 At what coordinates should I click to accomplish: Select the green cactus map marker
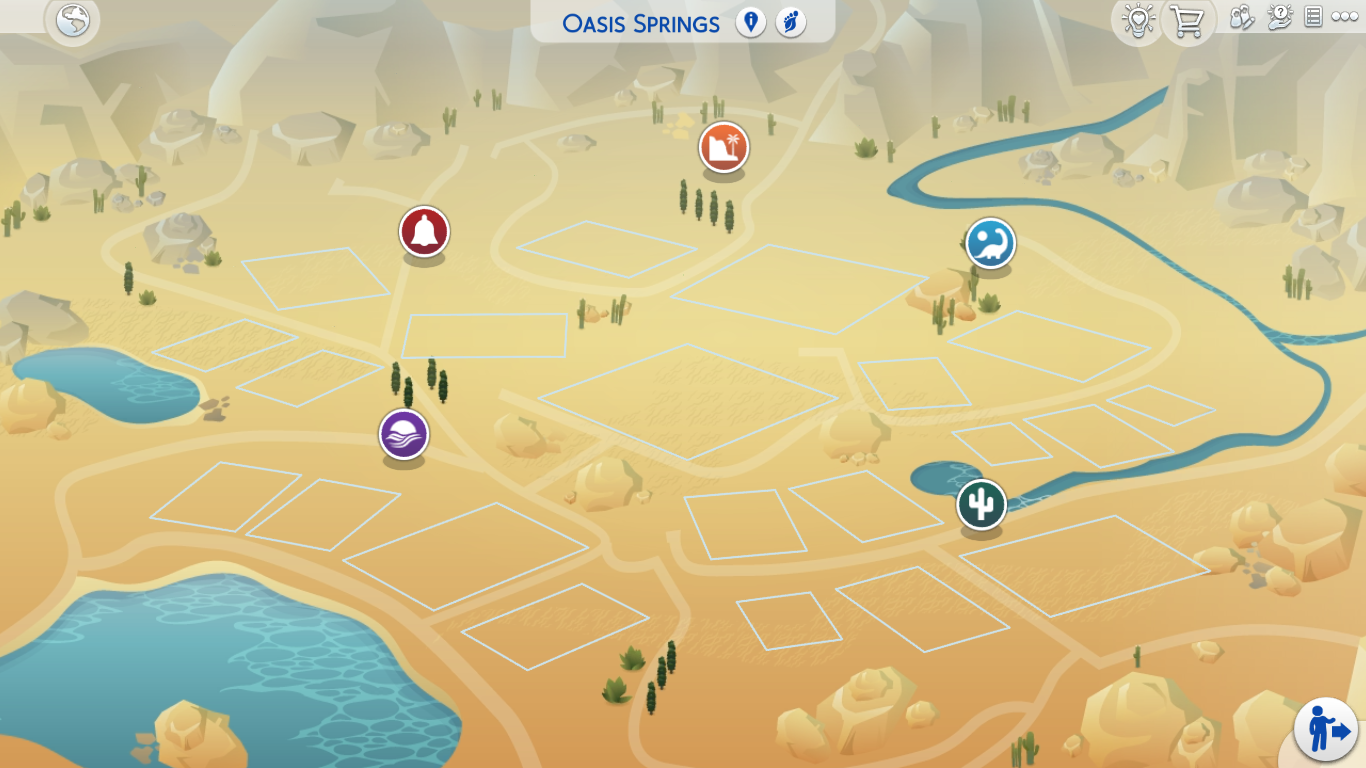coord(981,504)
